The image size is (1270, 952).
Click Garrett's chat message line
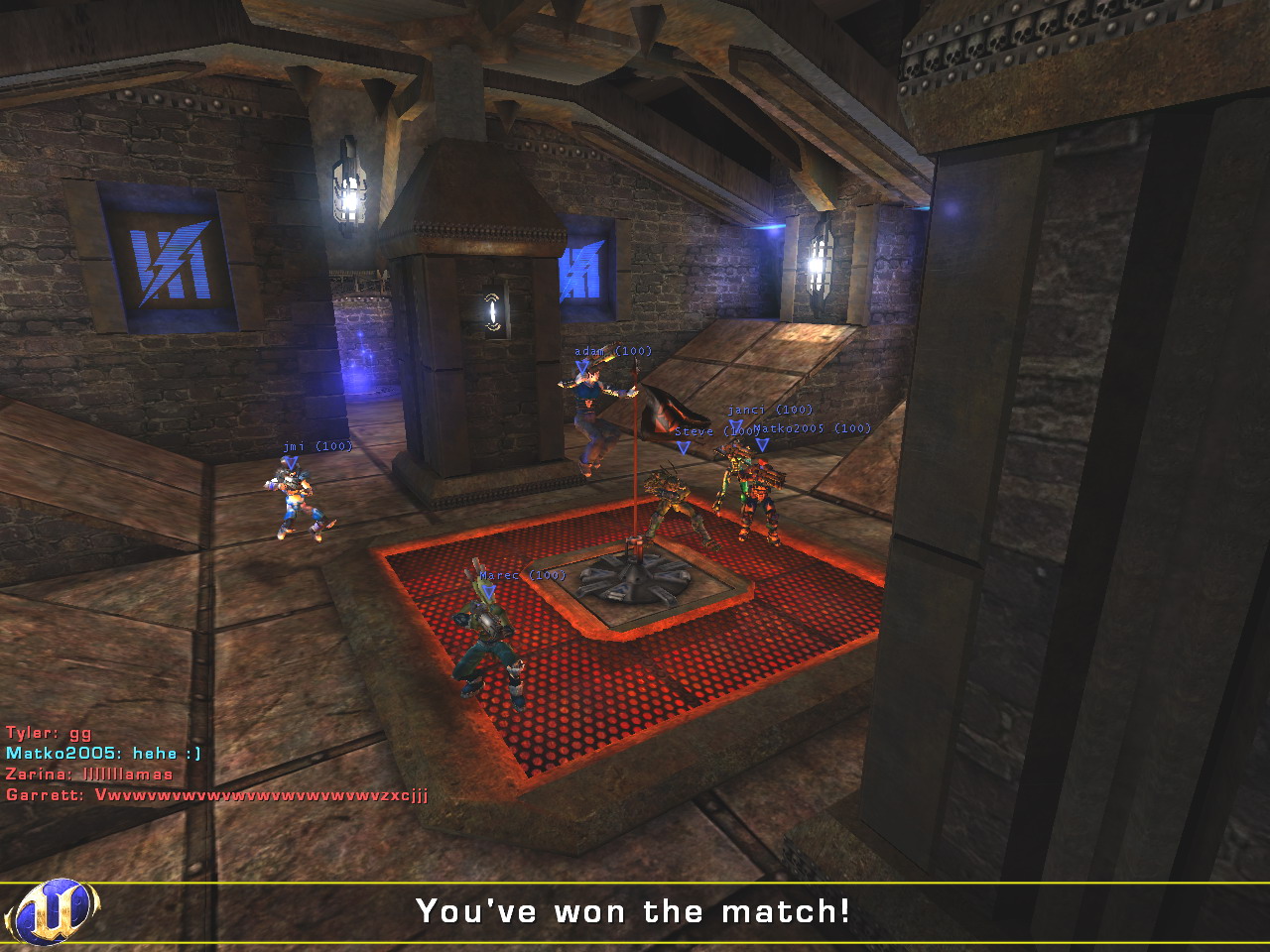[x=216, y=795]
